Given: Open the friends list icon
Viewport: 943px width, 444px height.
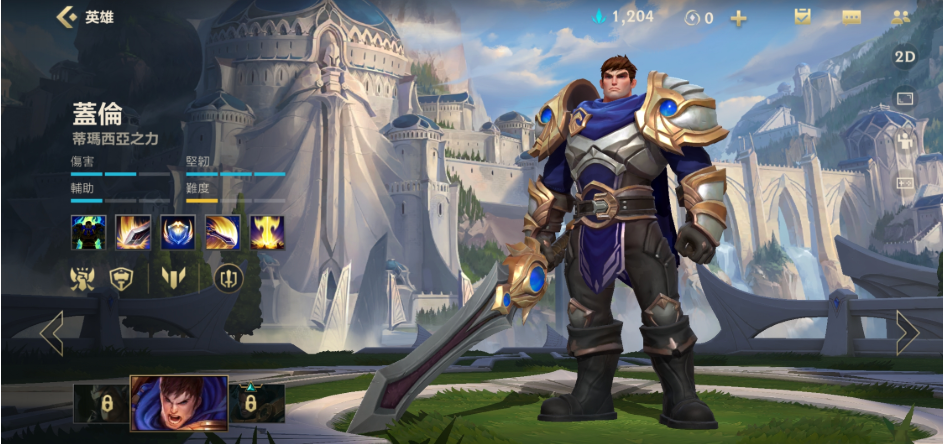Looking at the screenshot, I should 900,17.
